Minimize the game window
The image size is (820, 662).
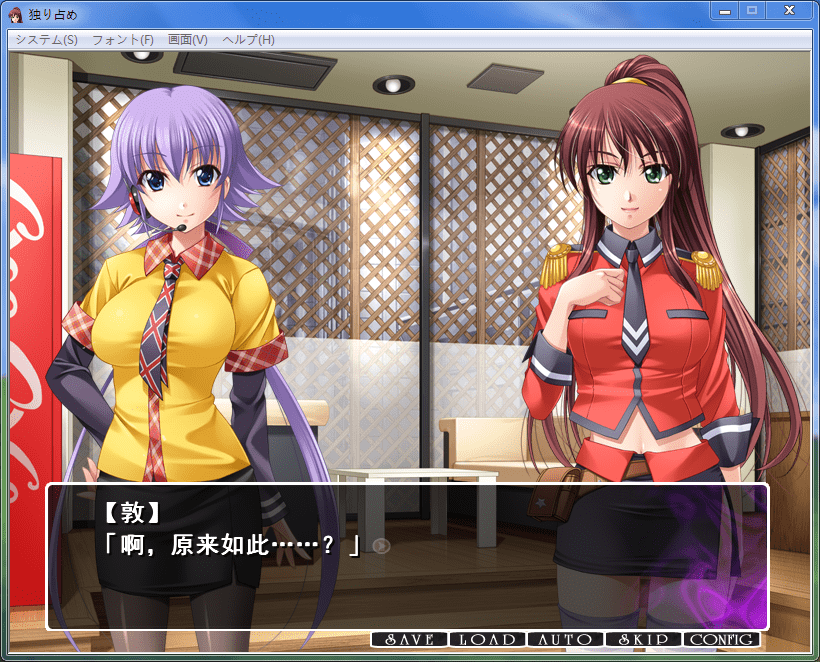pos(725,11)
